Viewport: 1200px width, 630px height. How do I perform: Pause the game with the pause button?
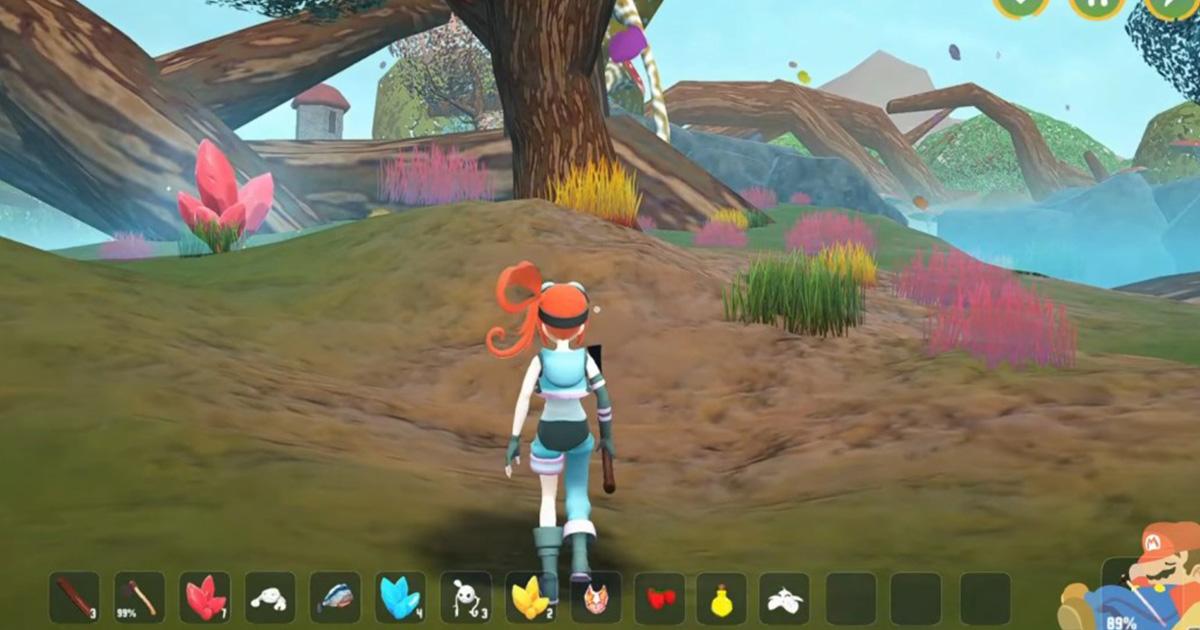click(1096, 6)
